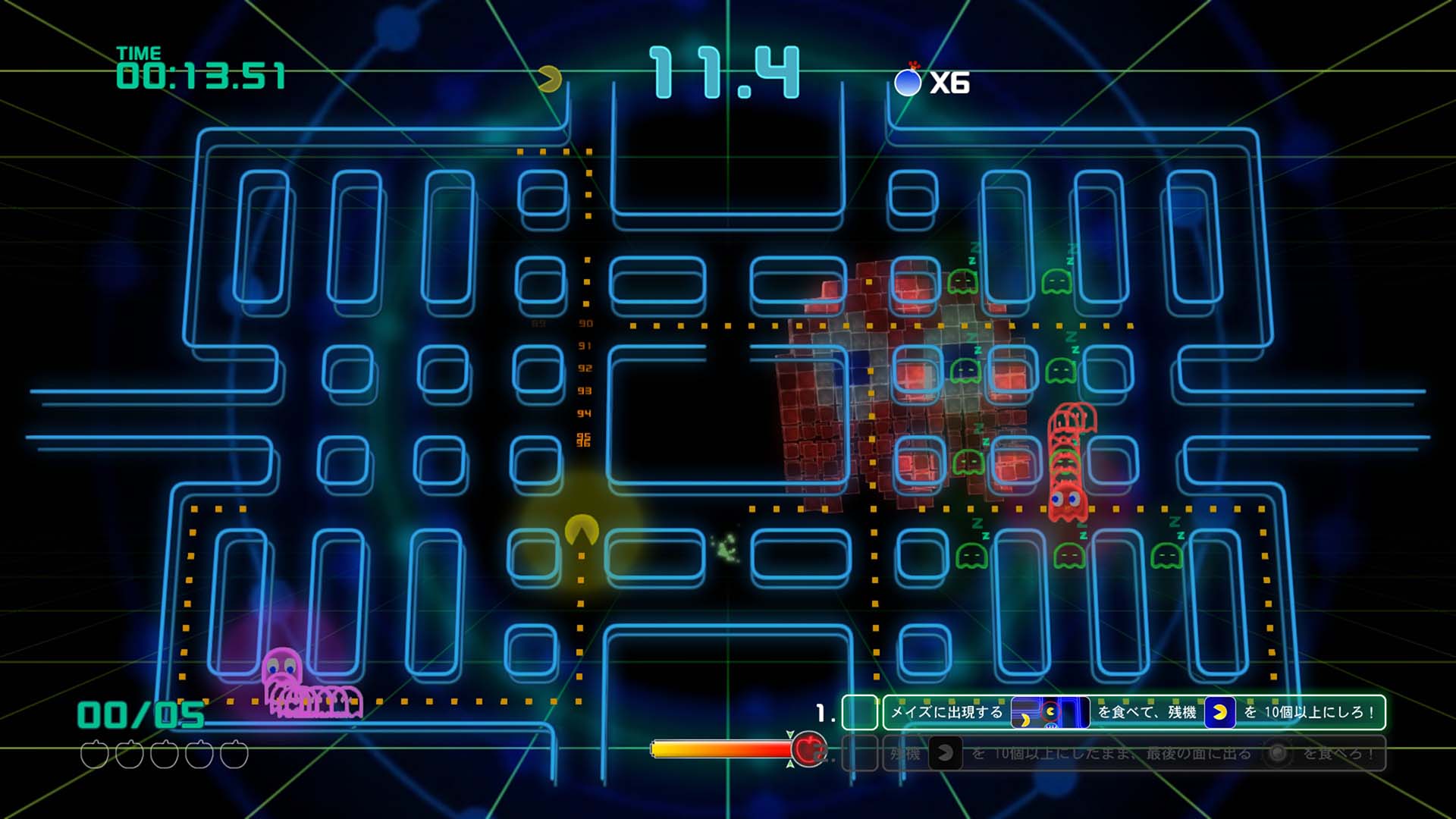Select the dimmed second mission objective

(x=1134, y=753)
